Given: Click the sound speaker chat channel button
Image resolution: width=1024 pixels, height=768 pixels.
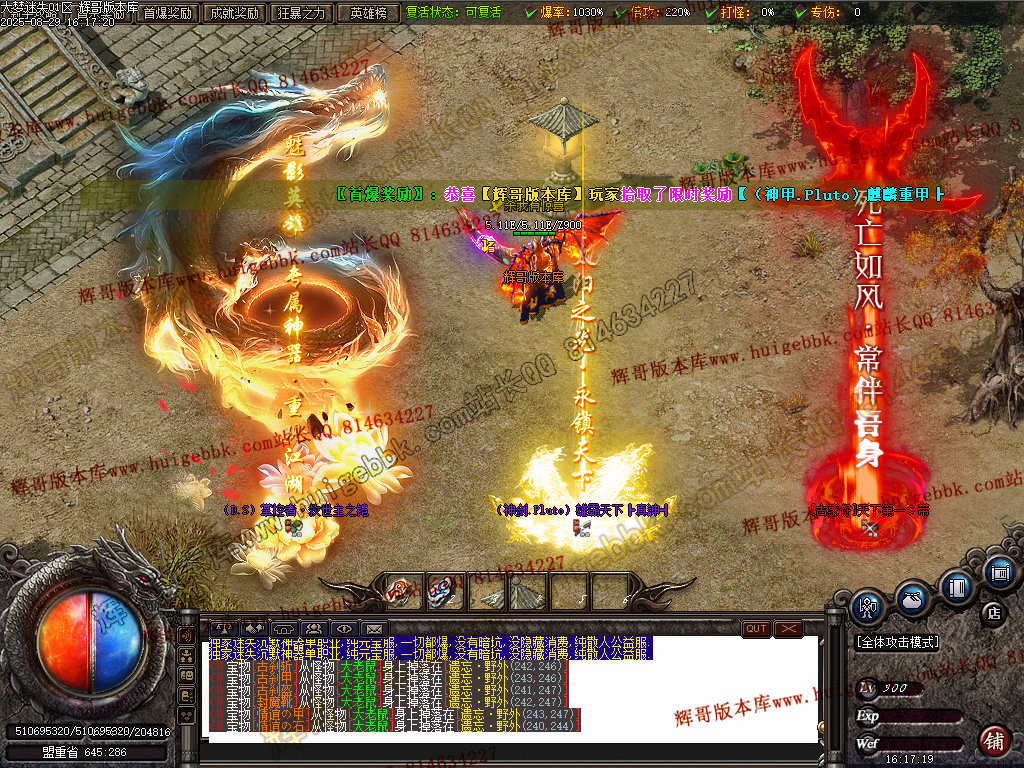Looking at the screenshot, I should coord(186,634).
